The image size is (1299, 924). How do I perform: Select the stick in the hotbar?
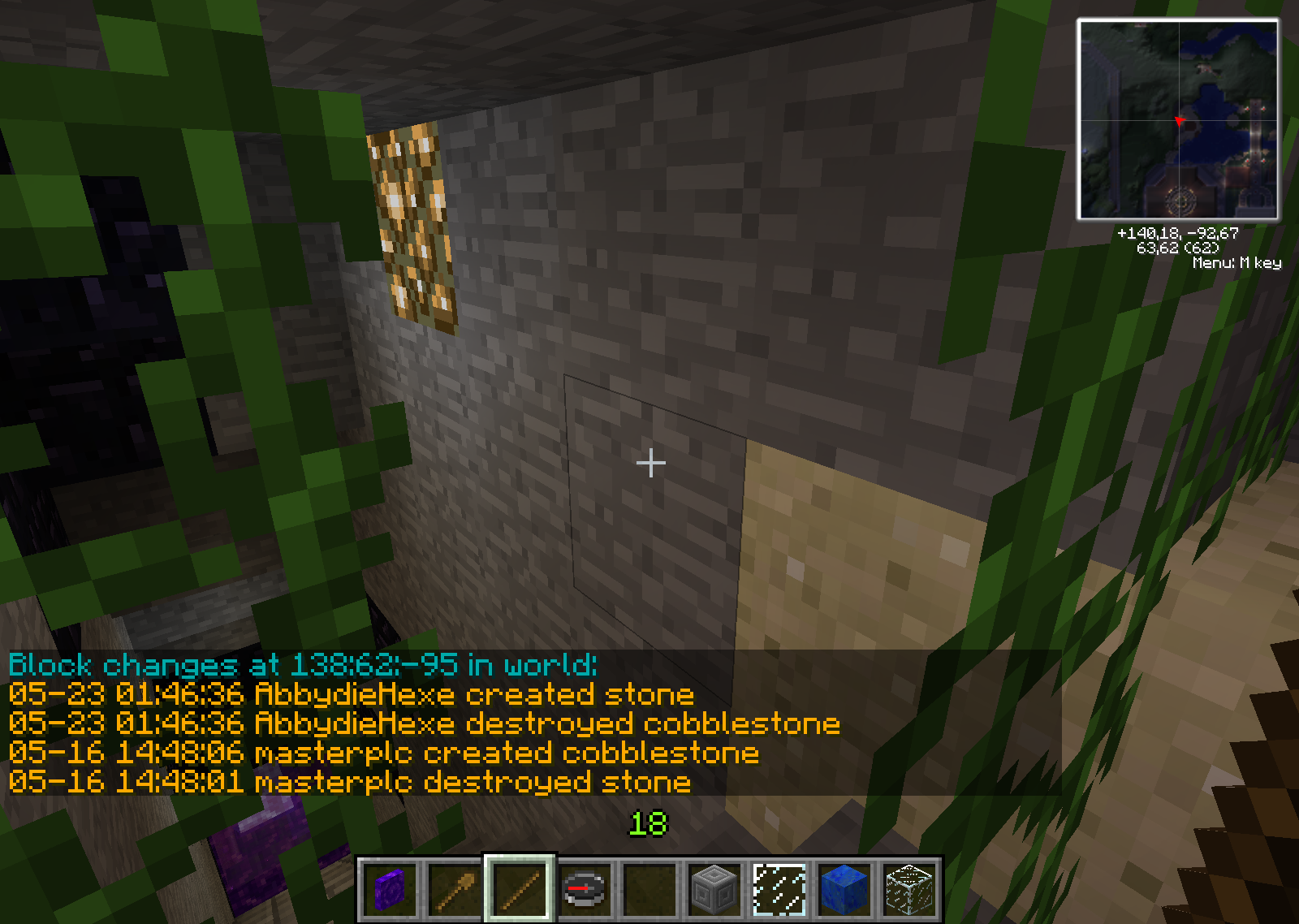coord(520,889)
